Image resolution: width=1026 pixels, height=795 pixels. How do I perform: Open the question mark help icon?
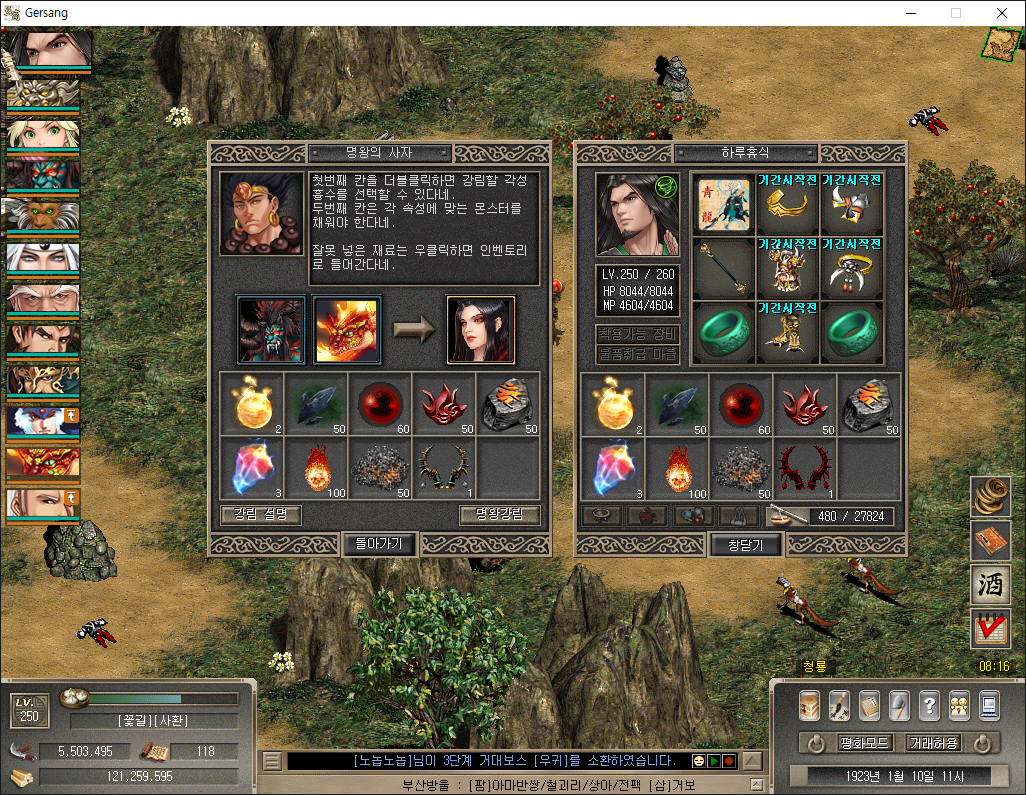pyautogui.click(x=929, y=705)
